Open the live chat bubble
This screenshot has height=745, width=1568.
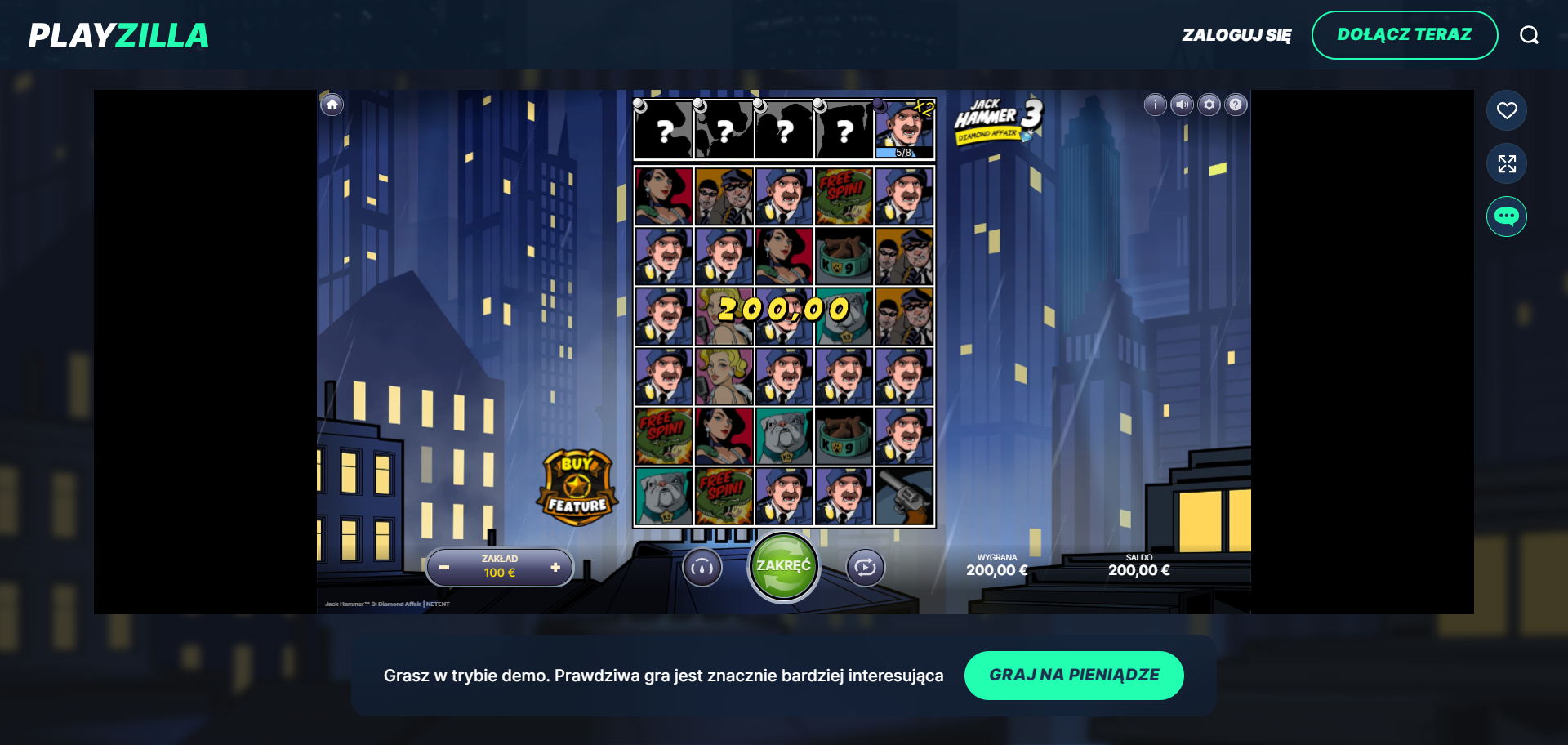coord(1507,216)
